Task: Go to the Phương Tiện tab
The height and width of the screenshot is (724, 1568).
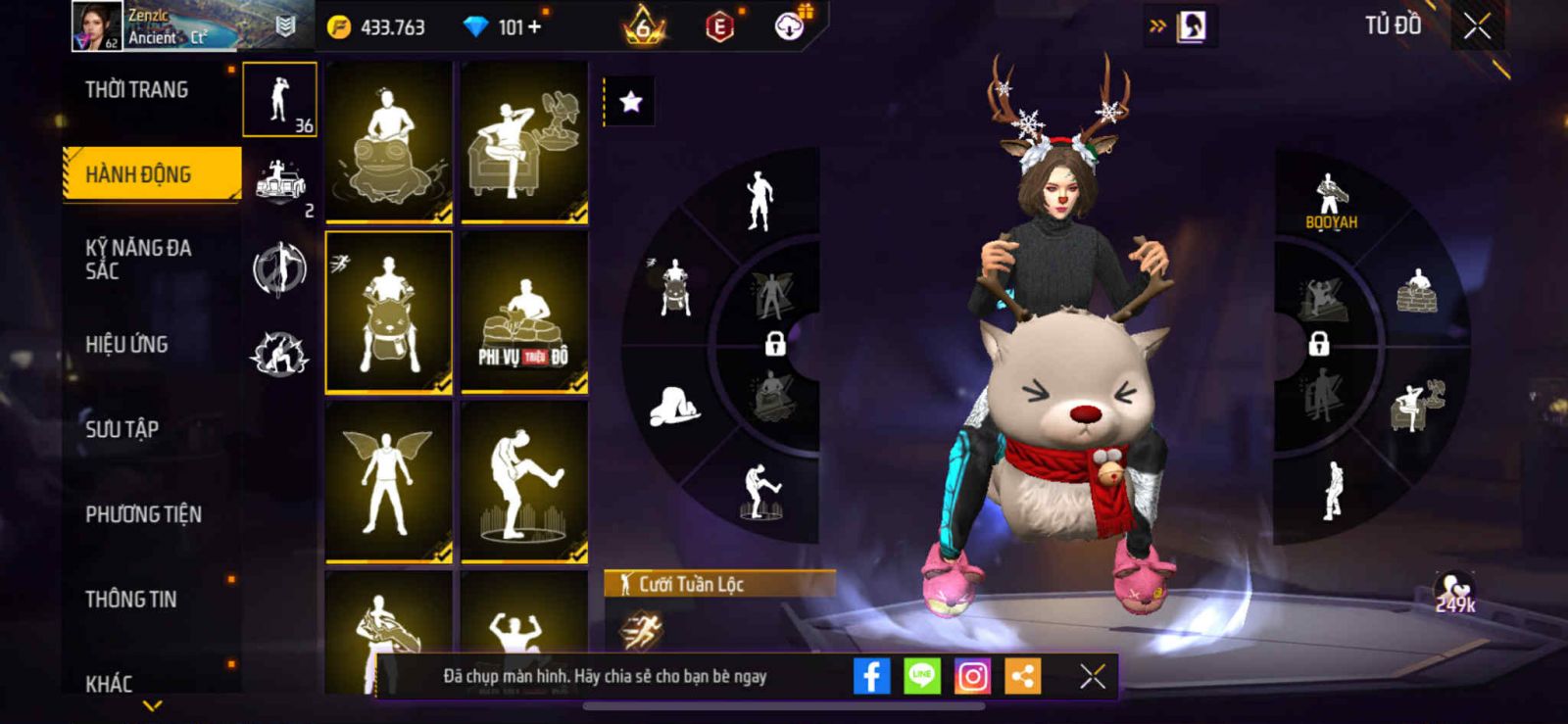Action: pyautogui.click(x=143, y=514)
